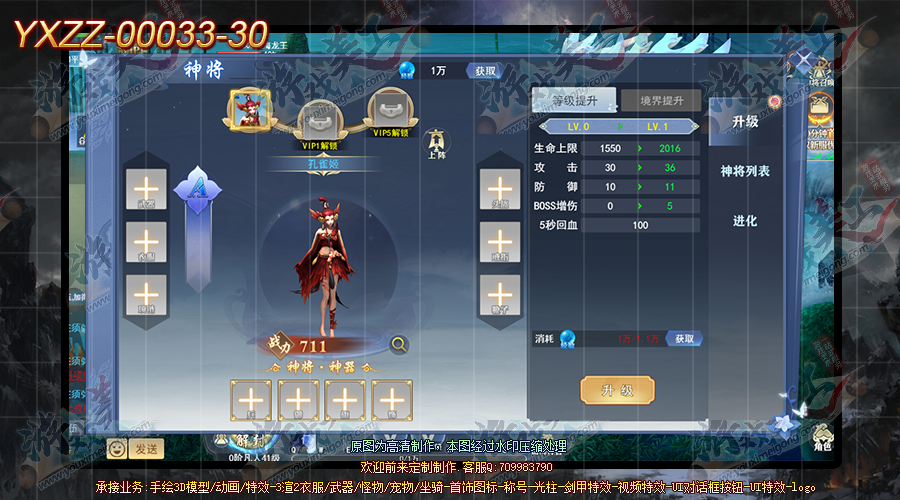Select the 孔雀姬 hero portrait
900x500 pixels.
point(246,109)
